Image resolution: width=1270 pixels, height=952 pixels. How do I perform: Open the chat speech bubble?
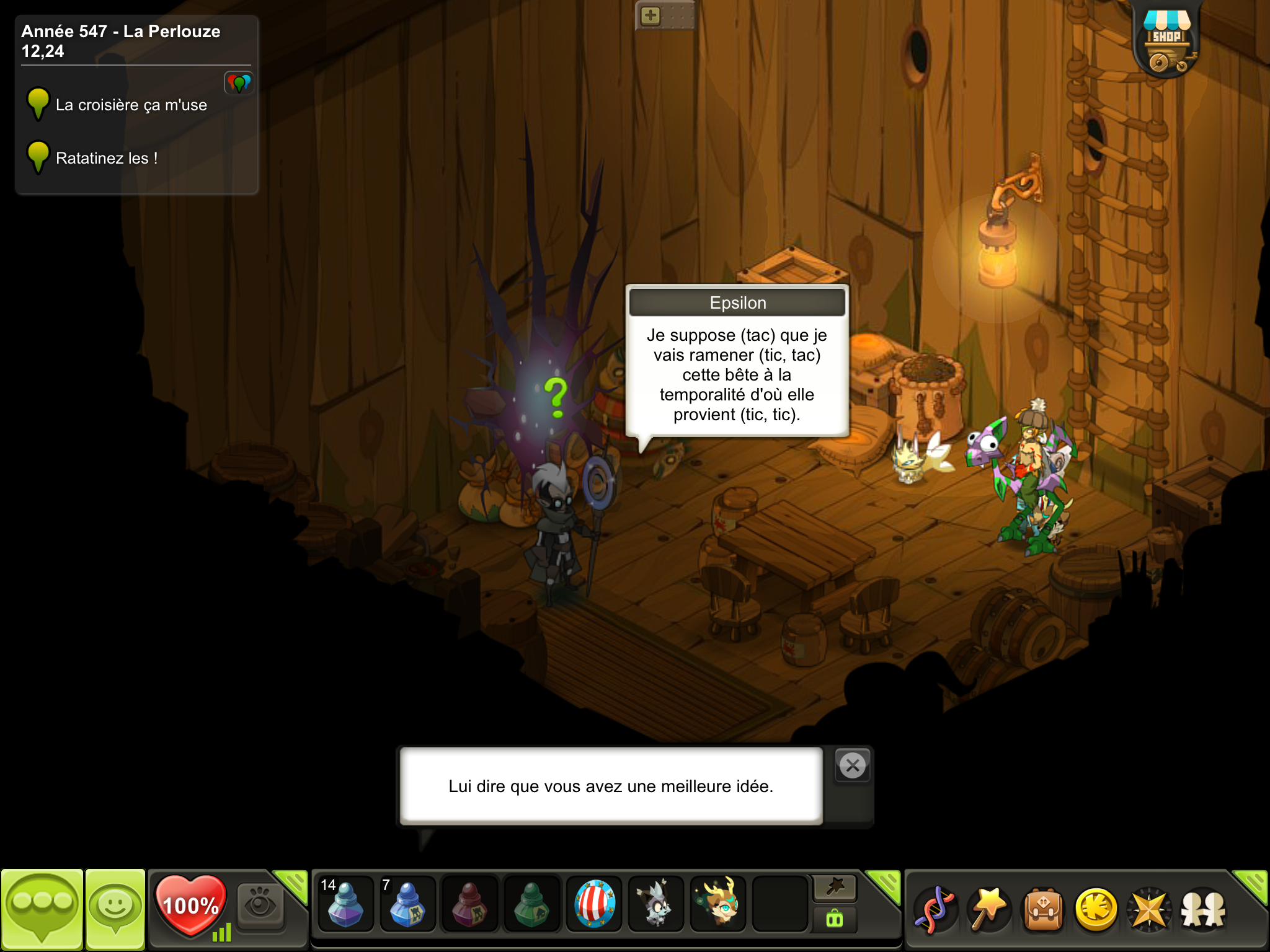42,909
